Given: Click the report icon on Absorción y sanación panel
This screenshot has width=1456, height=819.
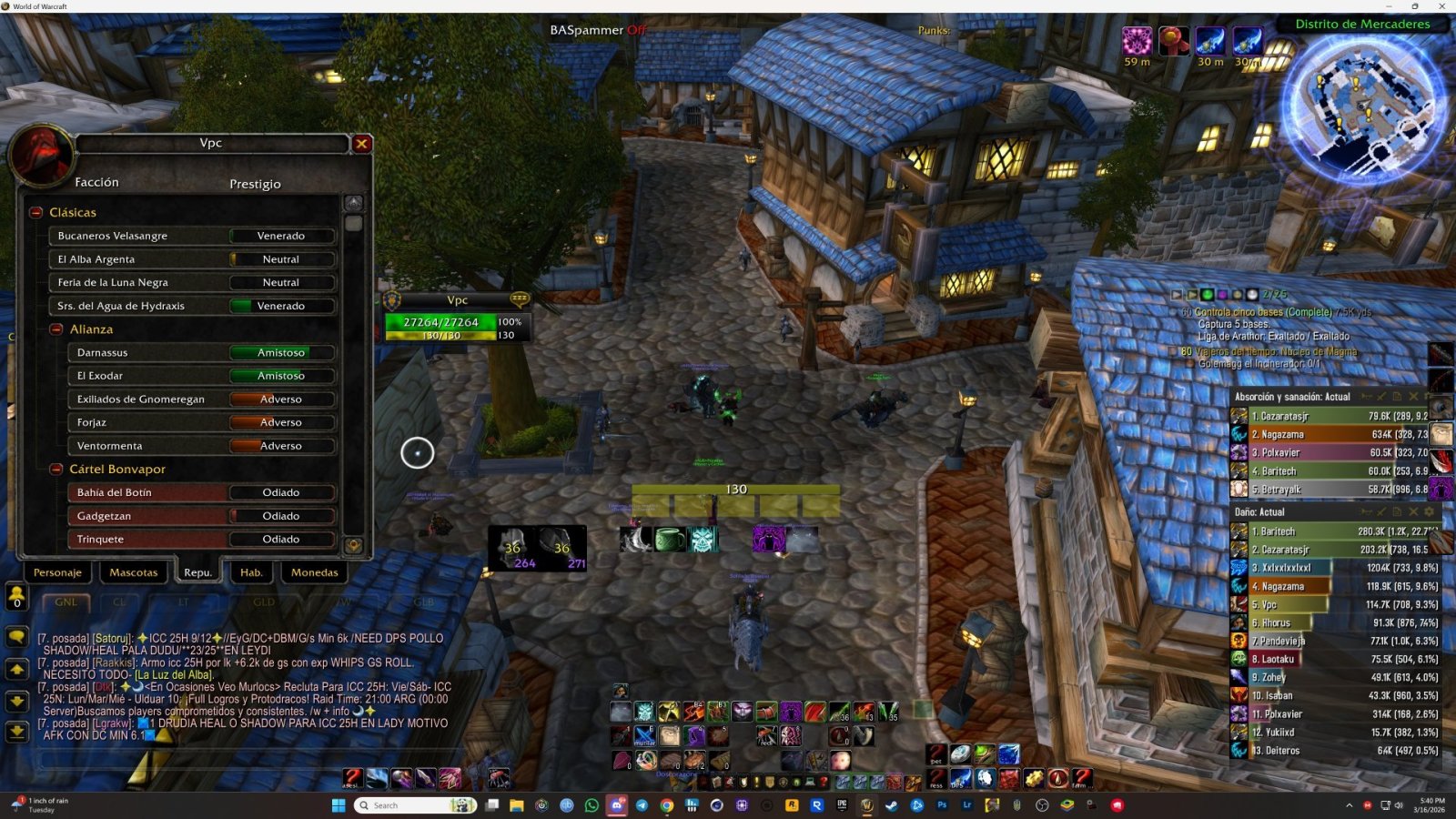Looking at the screenshot, I should 1397,398.
